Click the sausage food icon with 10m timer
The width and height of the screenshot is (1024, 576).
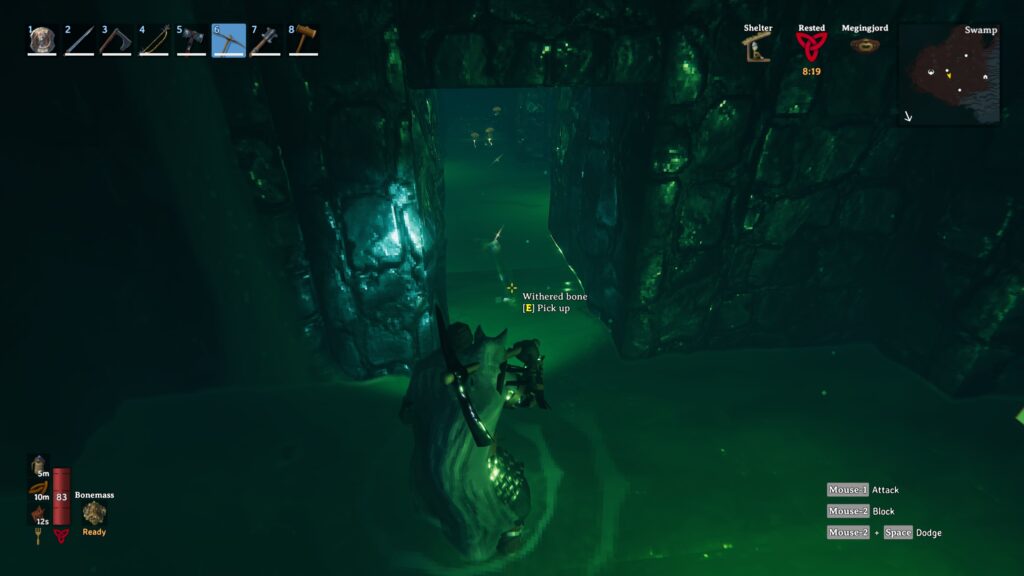(40, 490)
